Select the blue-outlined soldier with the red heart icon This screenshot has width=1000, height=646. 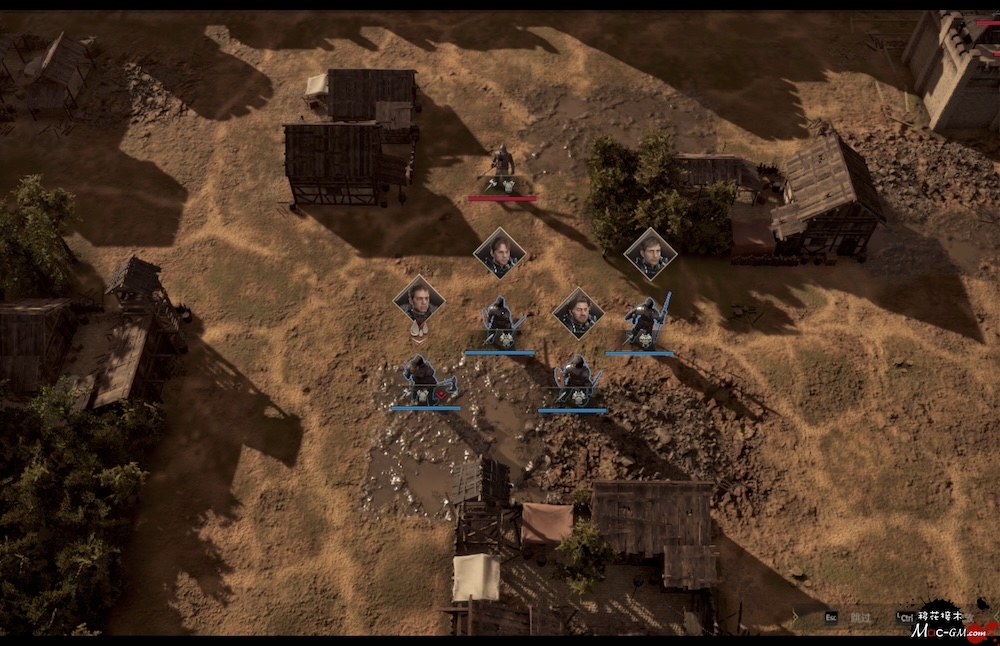click(423, 379)
